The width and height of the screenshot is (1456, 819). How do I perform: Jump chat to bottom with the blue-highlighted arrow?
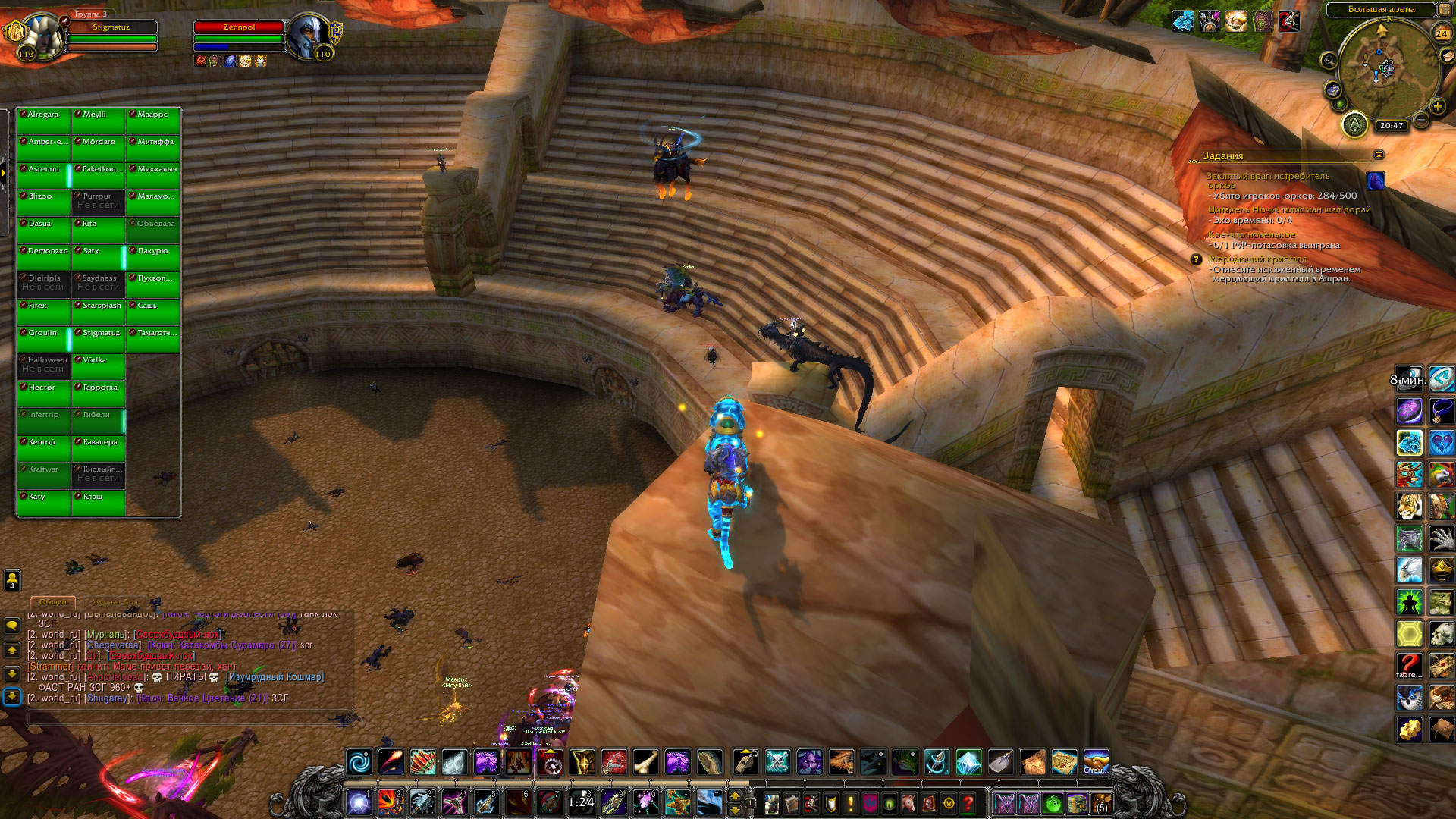point(12,696)
